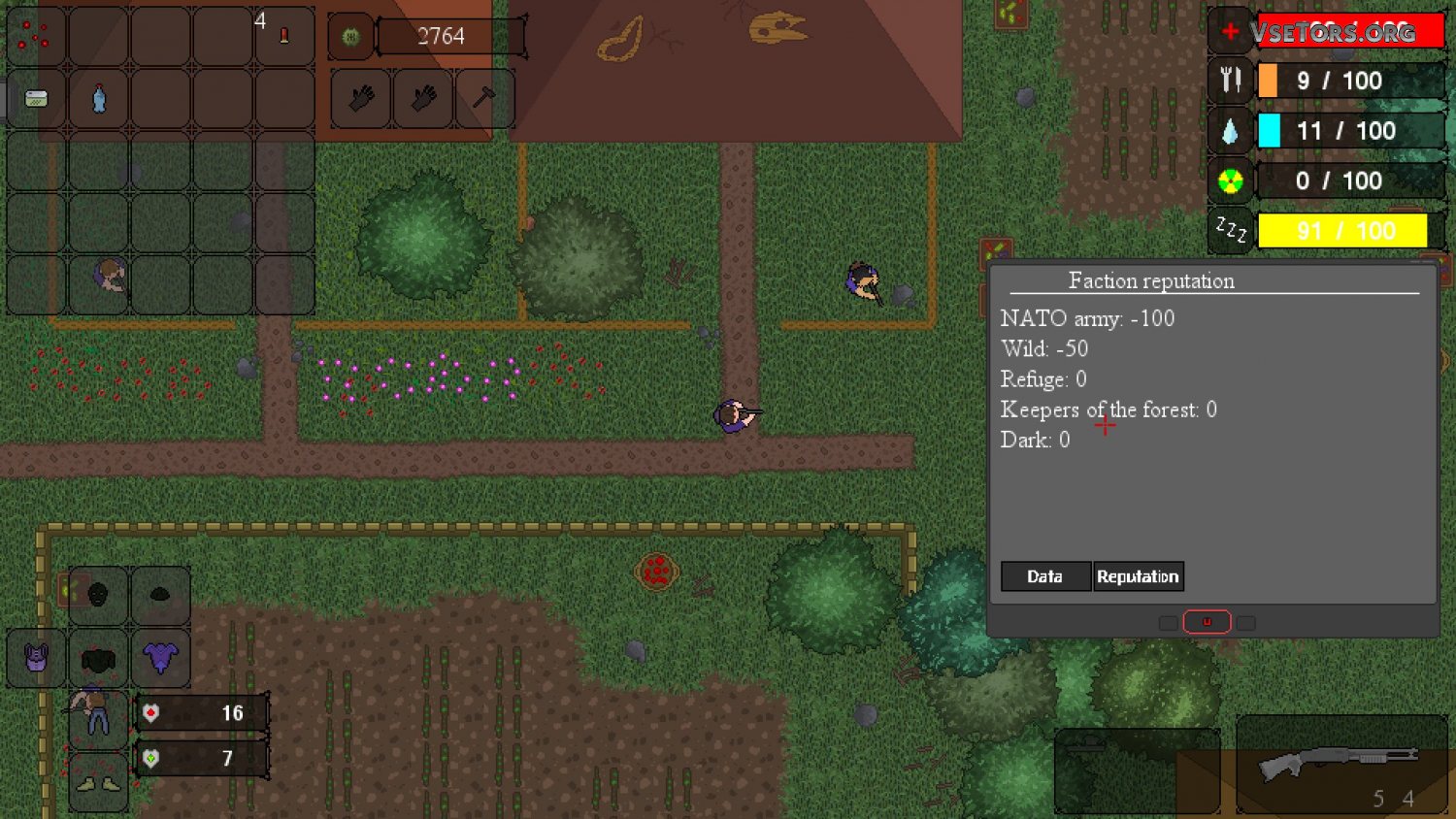Pick the blue water bottle slot
Viewport: 1456px width, 819px height.
tap(98, 98)
